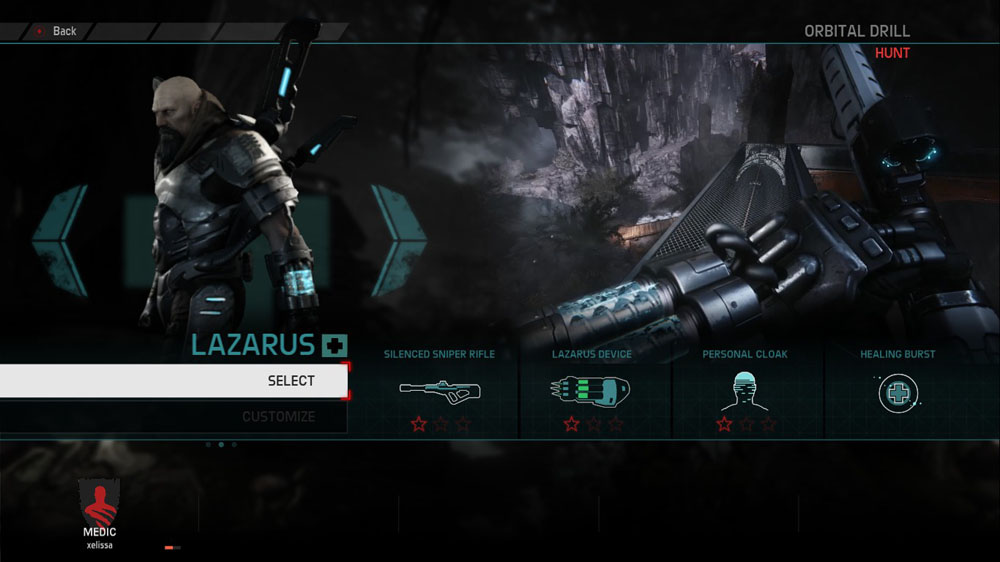Switch to the previous character with left arrow

[x=60, y=240]
